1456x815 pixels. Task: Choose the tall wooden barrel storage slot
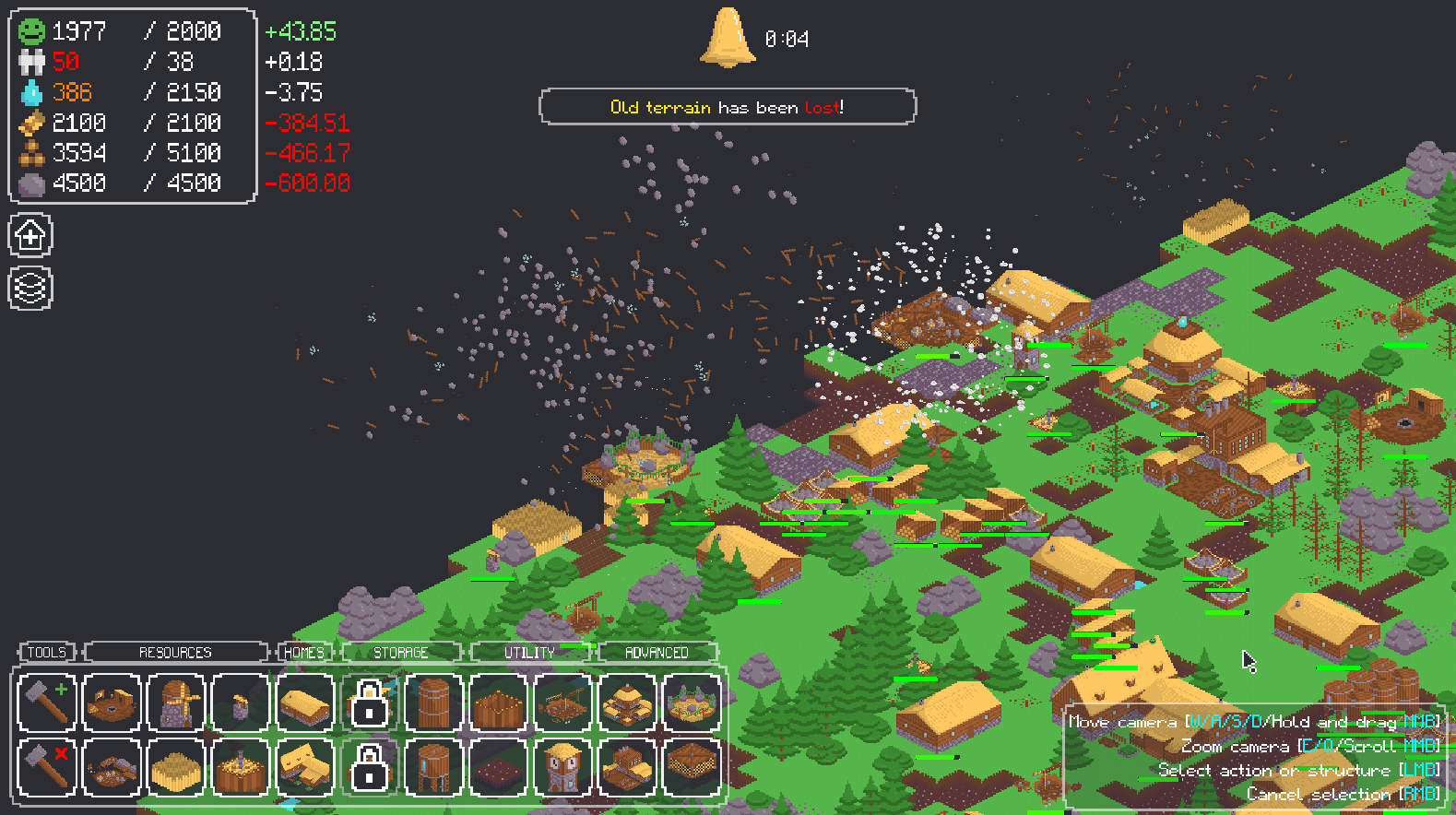pyautogui.click(x=433, y=703)
